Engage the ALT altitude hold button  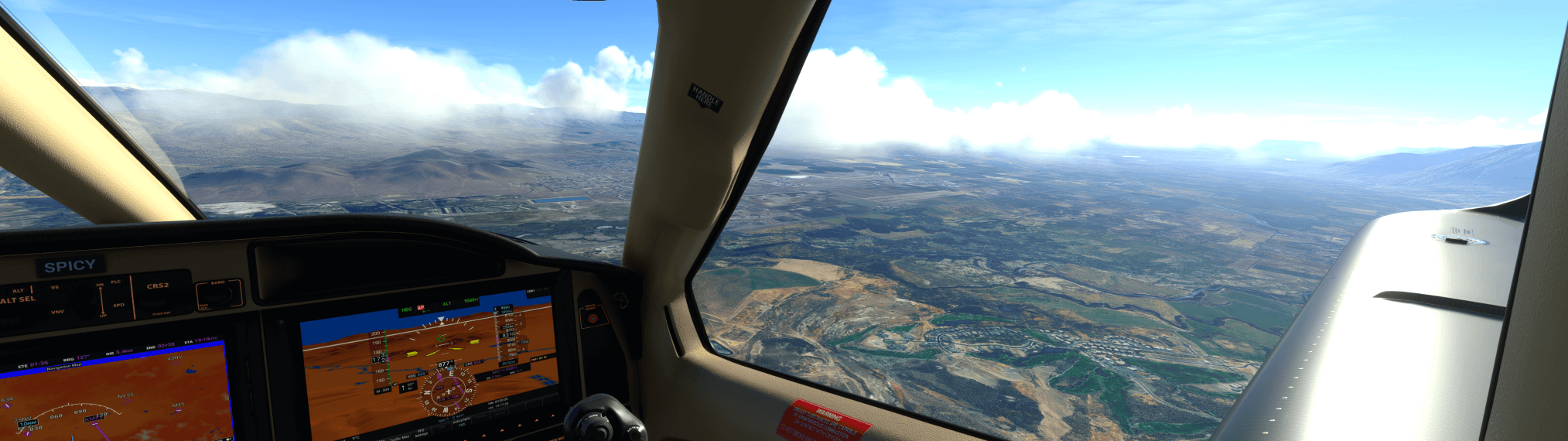coord(19,291)
